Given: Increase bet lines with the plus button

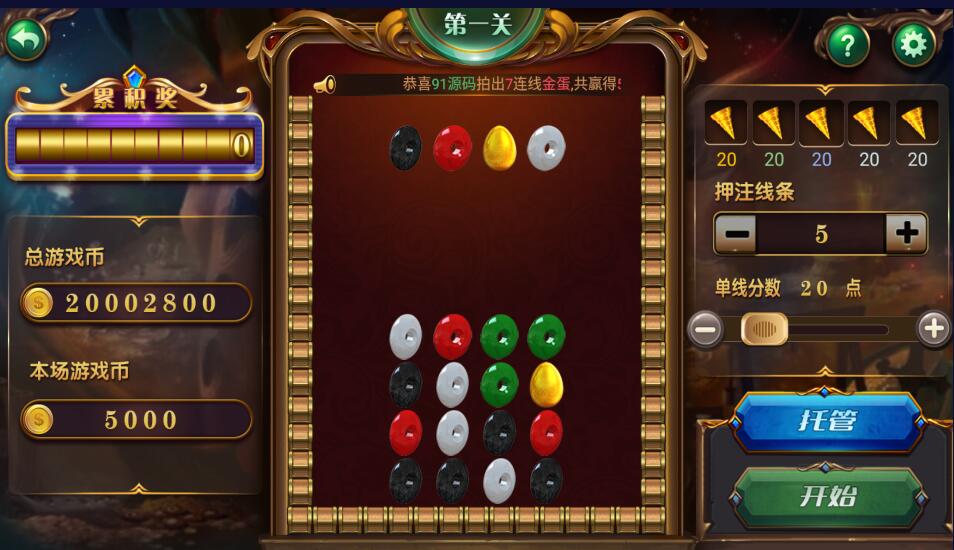Looking at the screenshot, I should [906, 234].
